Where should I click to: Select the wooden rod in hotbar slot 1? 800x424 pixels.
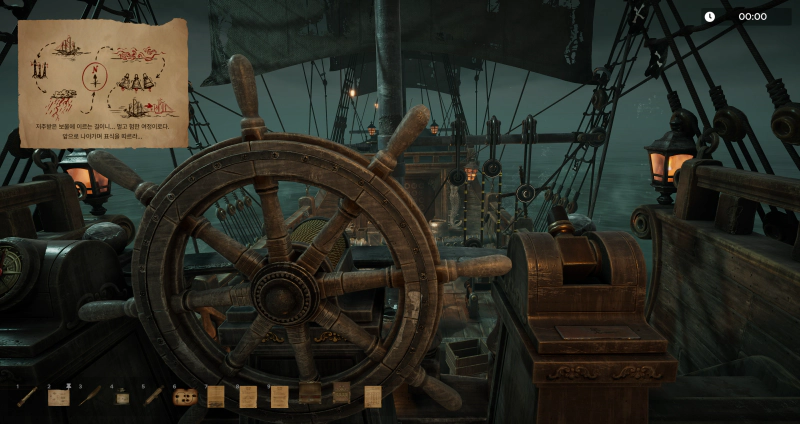[27, 397]
